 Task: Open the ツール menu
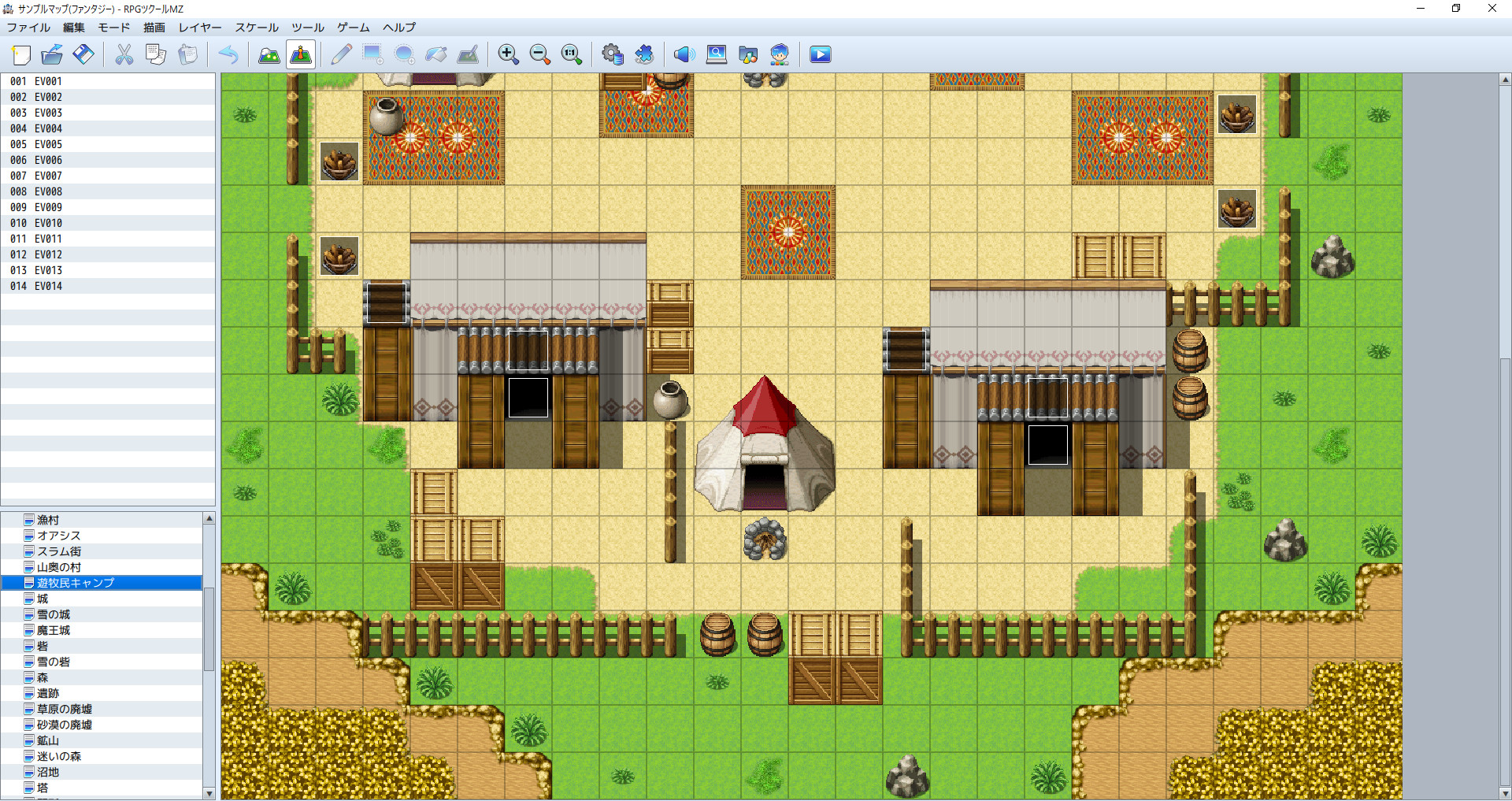(306, 28)
